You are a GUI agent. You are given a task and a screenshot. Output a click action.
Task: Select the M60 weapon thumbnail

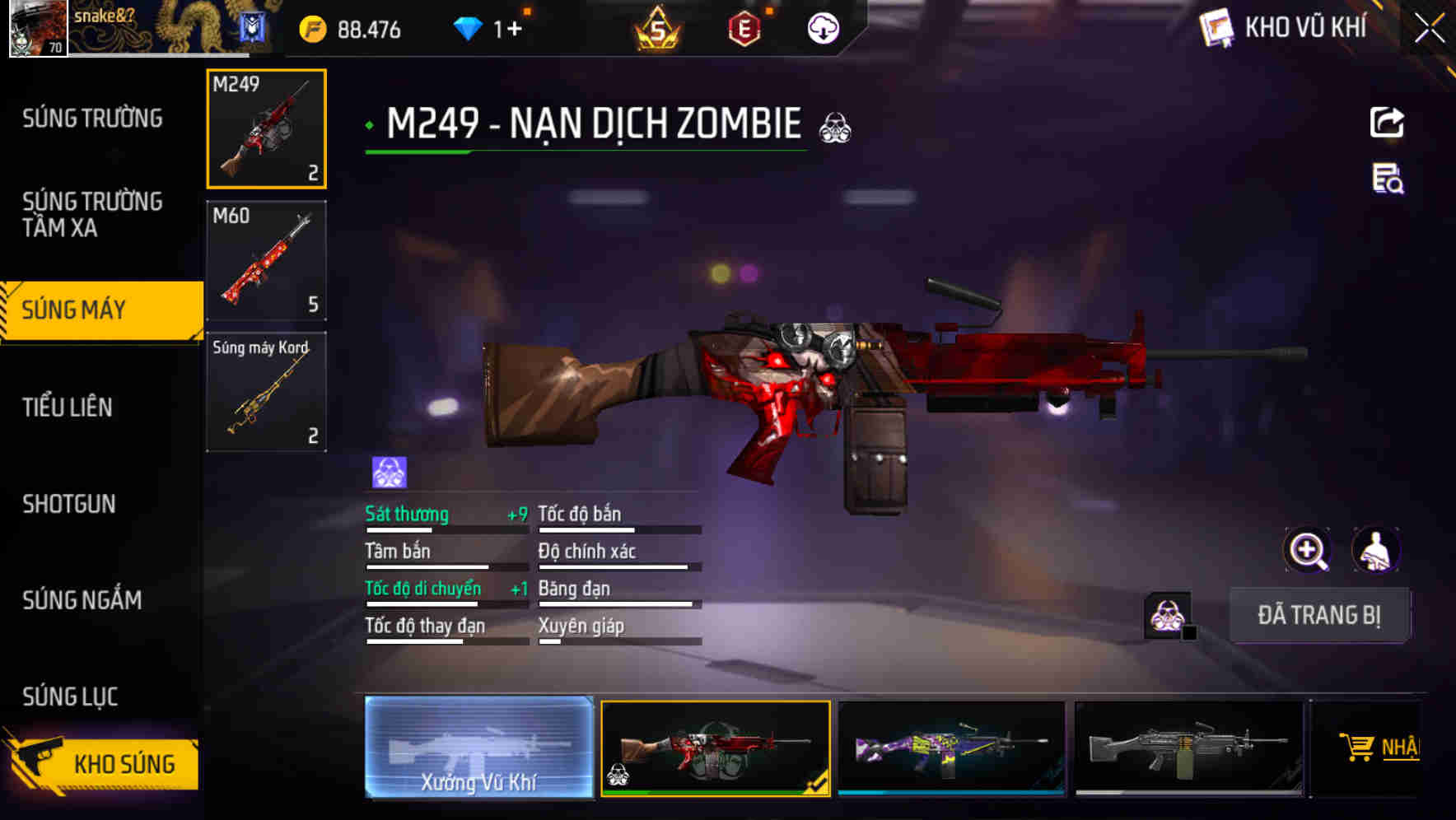click(265, 259)
